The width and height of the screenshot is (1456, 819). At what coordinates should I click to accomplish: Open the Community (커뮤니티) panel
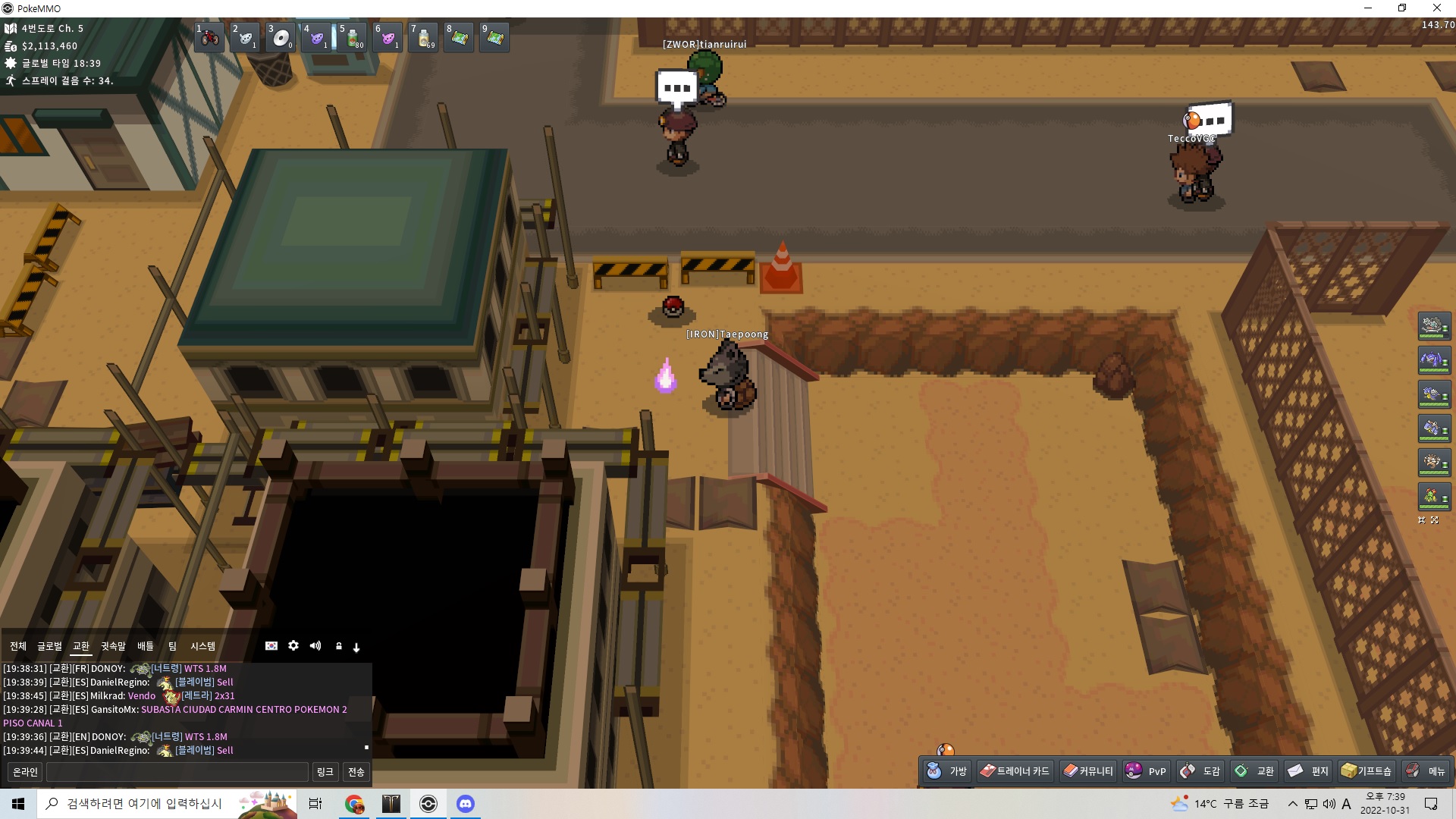click(1088, 771)
